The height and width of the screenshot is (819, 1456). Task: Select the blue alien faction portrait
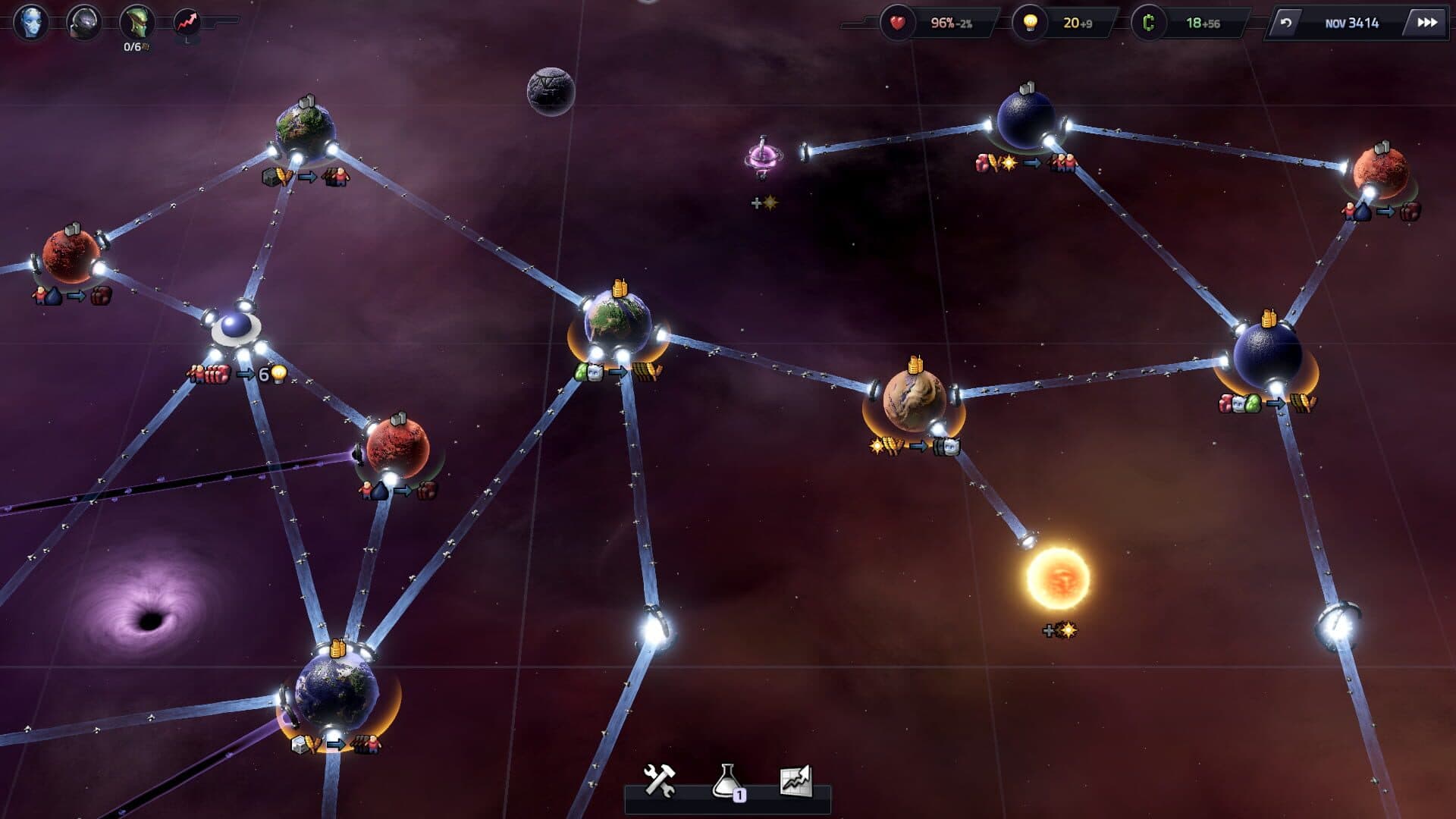click(x=31, y=23)
